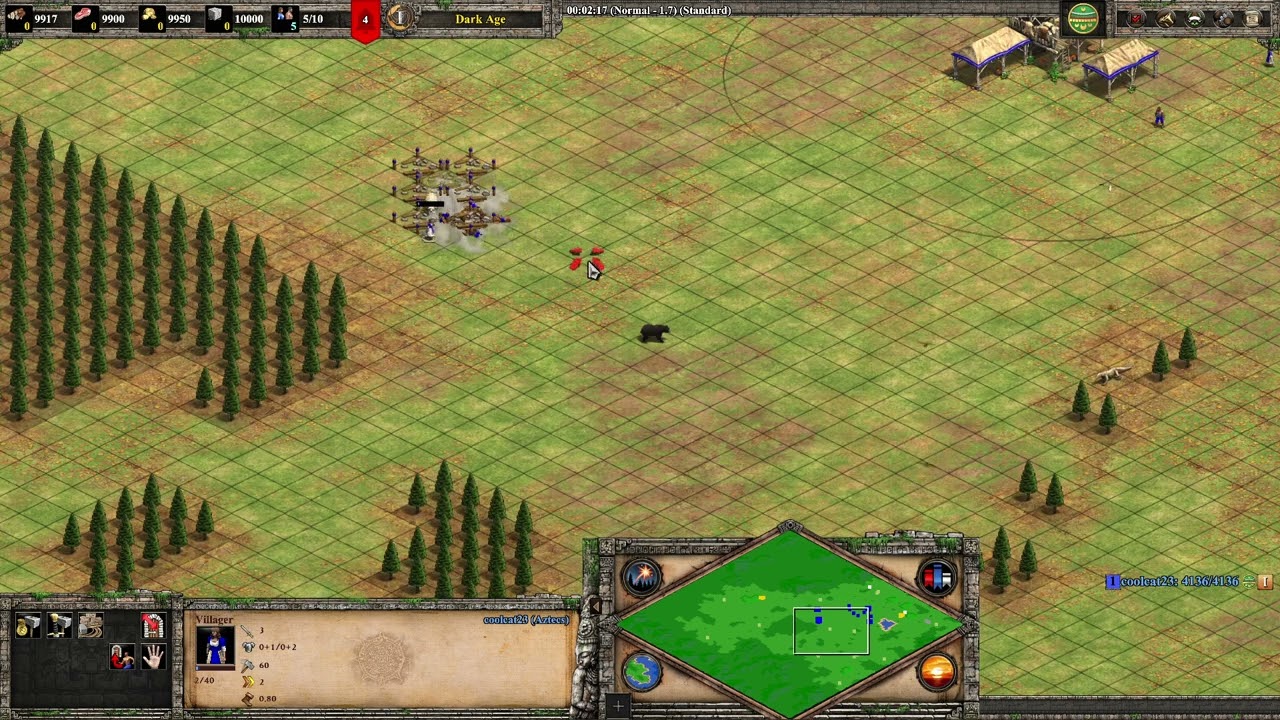This screenshot has width=1280, height=720.
Task: Select the villager portrait
Action: pos(215,647)
